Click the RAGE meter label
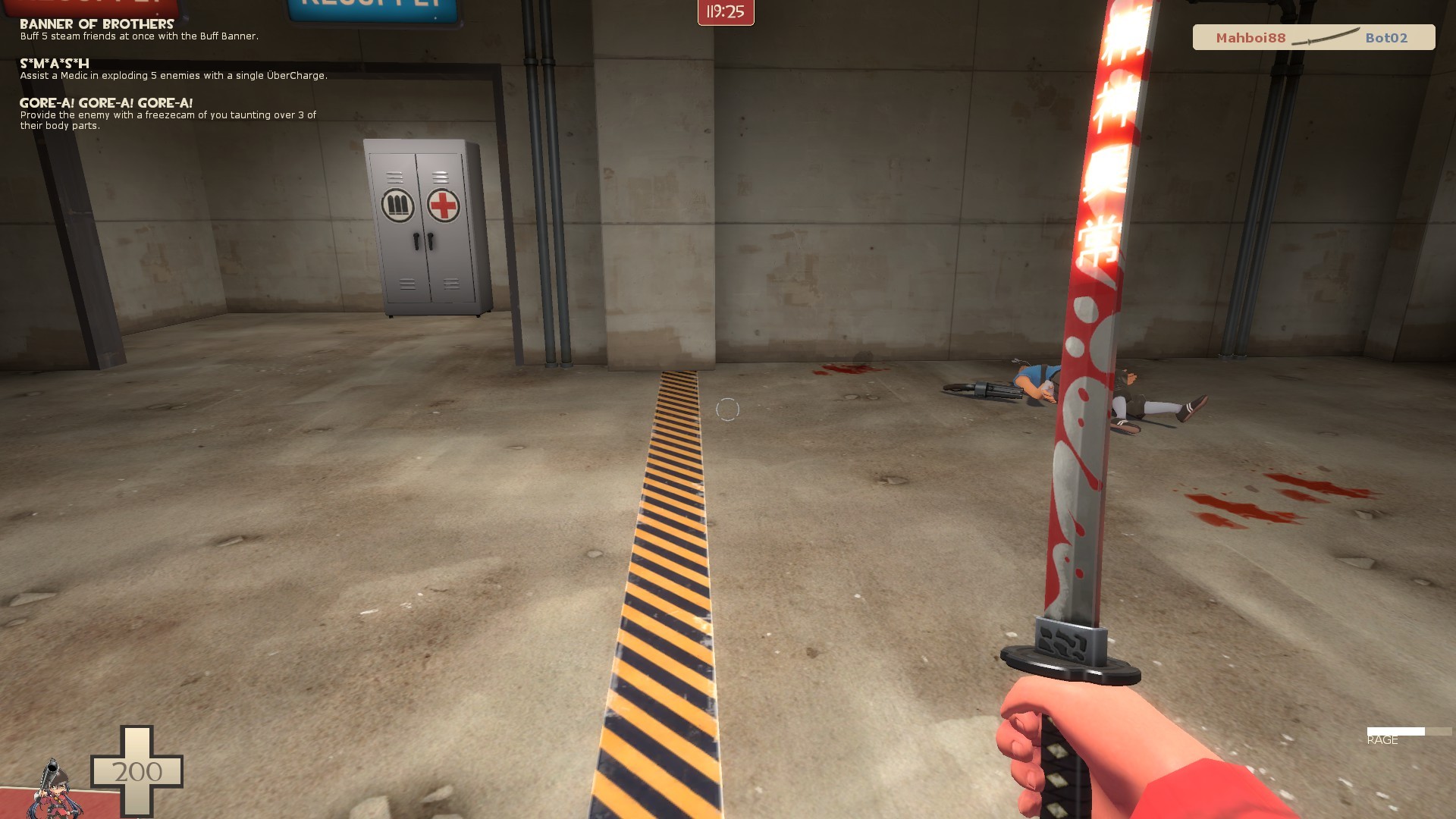The image size is (1456, 819). point(1382,739)
